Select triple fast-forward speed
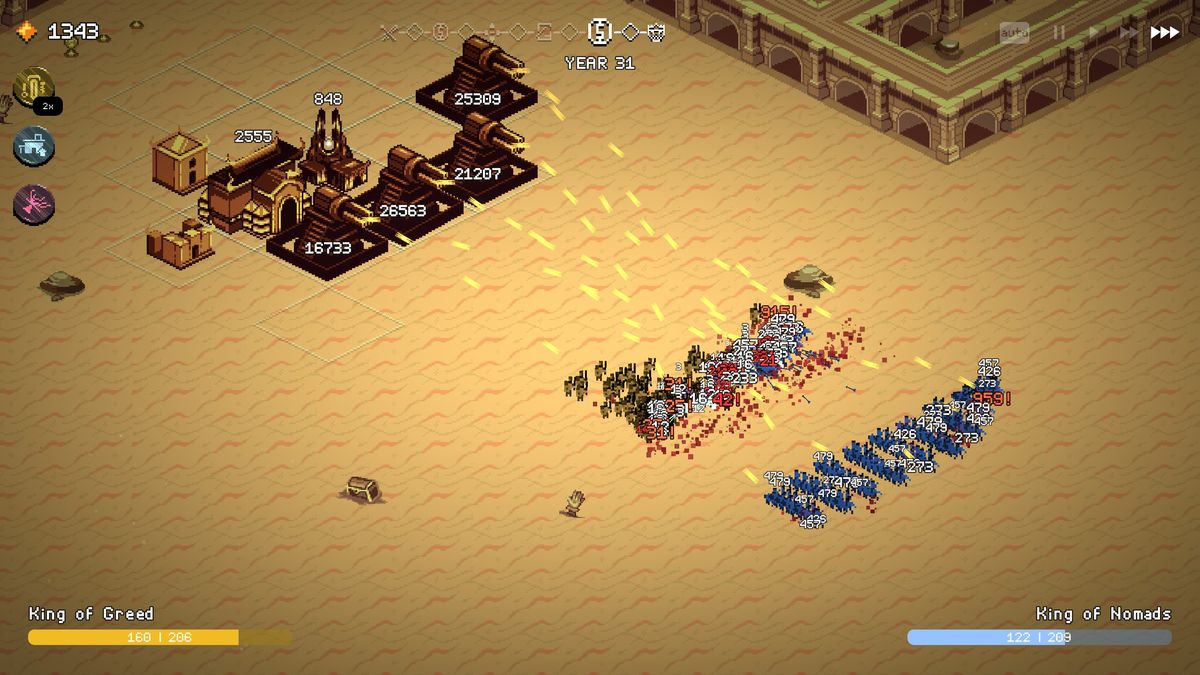This screenshot has height=675, width=1200. pos(1165,33)
